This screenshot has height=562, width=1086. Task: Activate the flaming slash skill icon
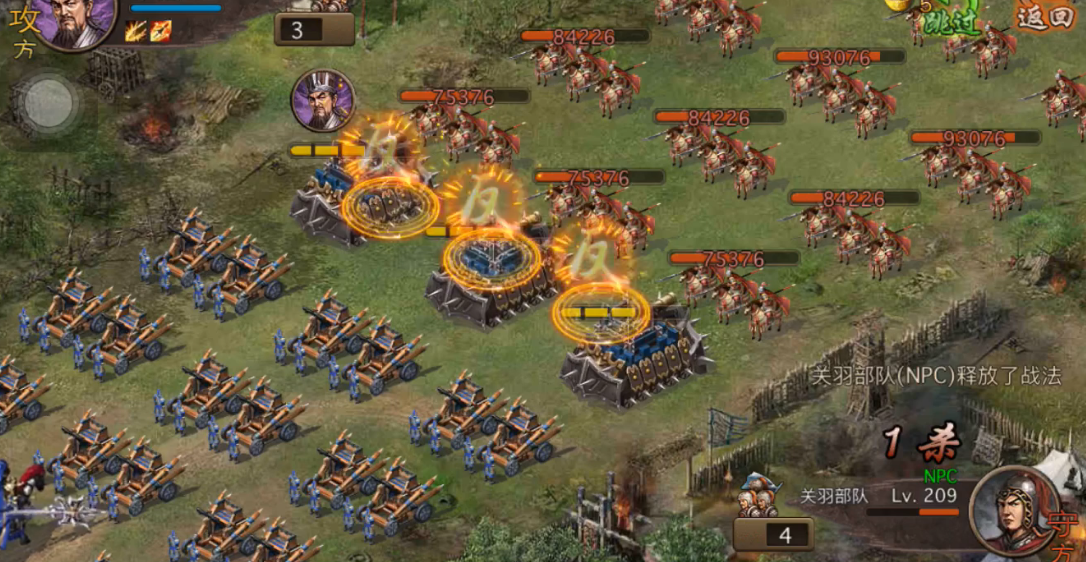click(137, 31)
